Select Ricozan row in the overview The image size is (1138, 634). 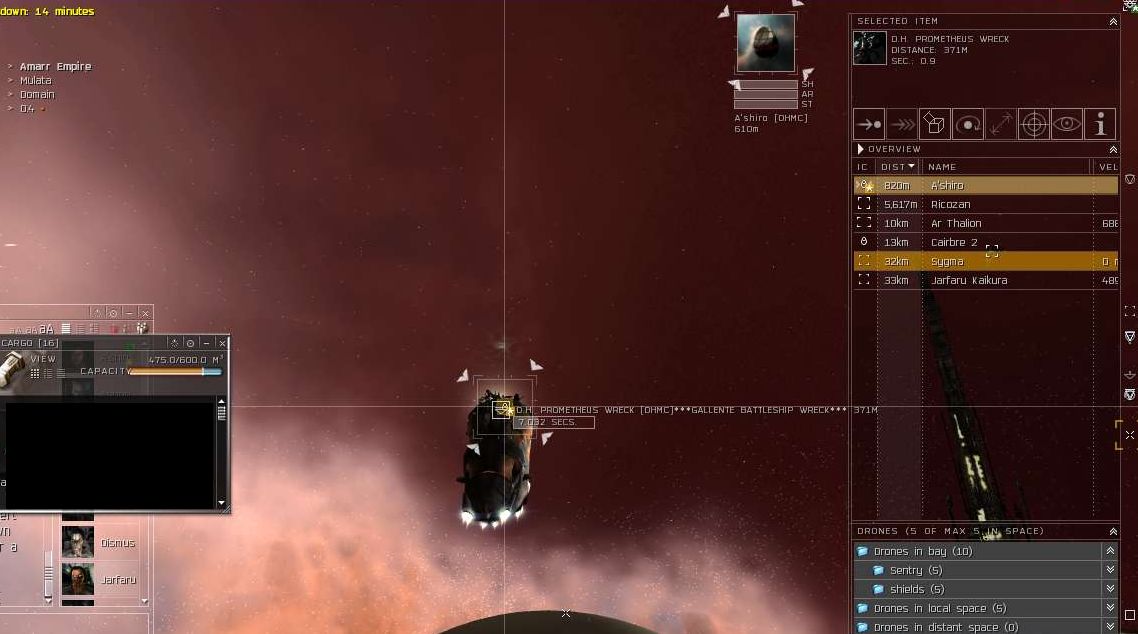point(950,205)
